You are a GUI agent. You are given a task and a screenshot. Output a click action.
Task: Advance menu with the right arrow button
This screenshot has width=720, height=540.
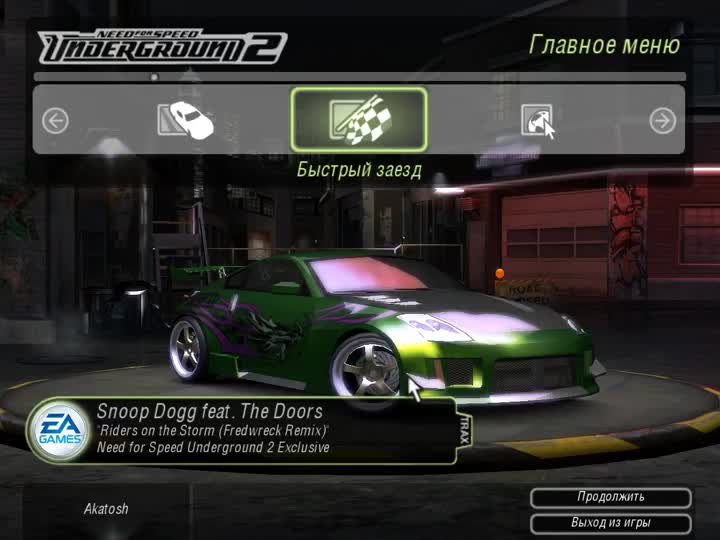pos(662,121)
